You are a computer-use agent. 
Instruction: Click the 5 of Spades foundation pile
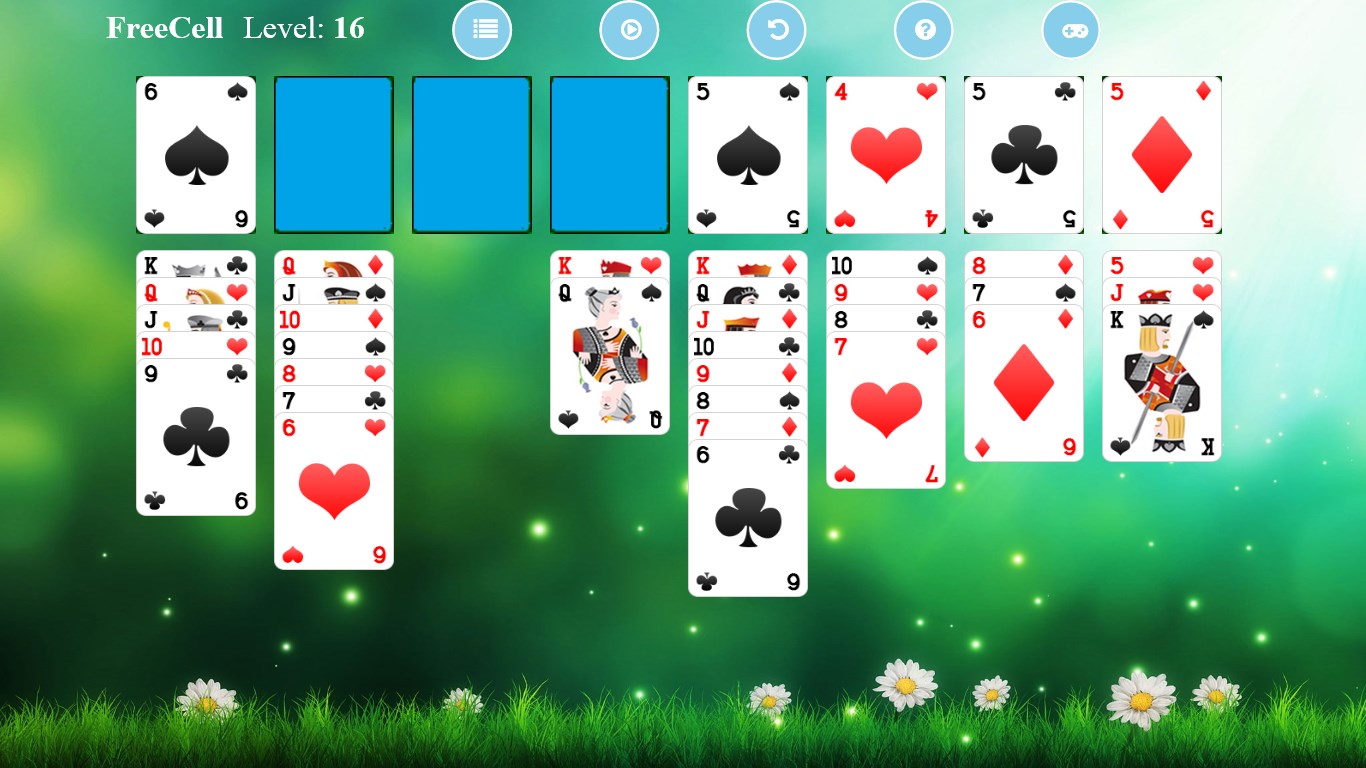coord(747,154)
